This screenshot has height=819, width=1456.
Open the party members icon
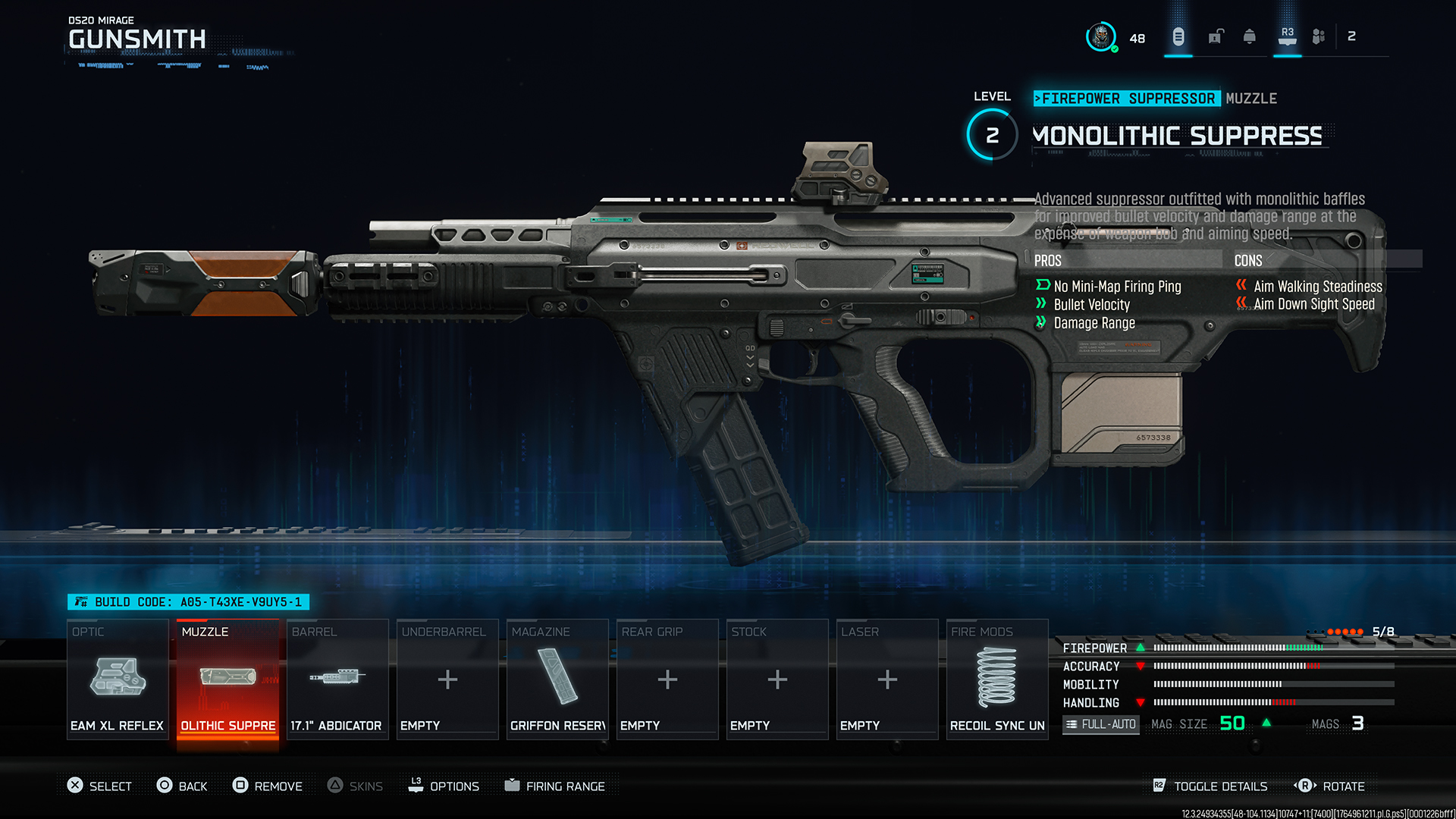[1319, 36]
